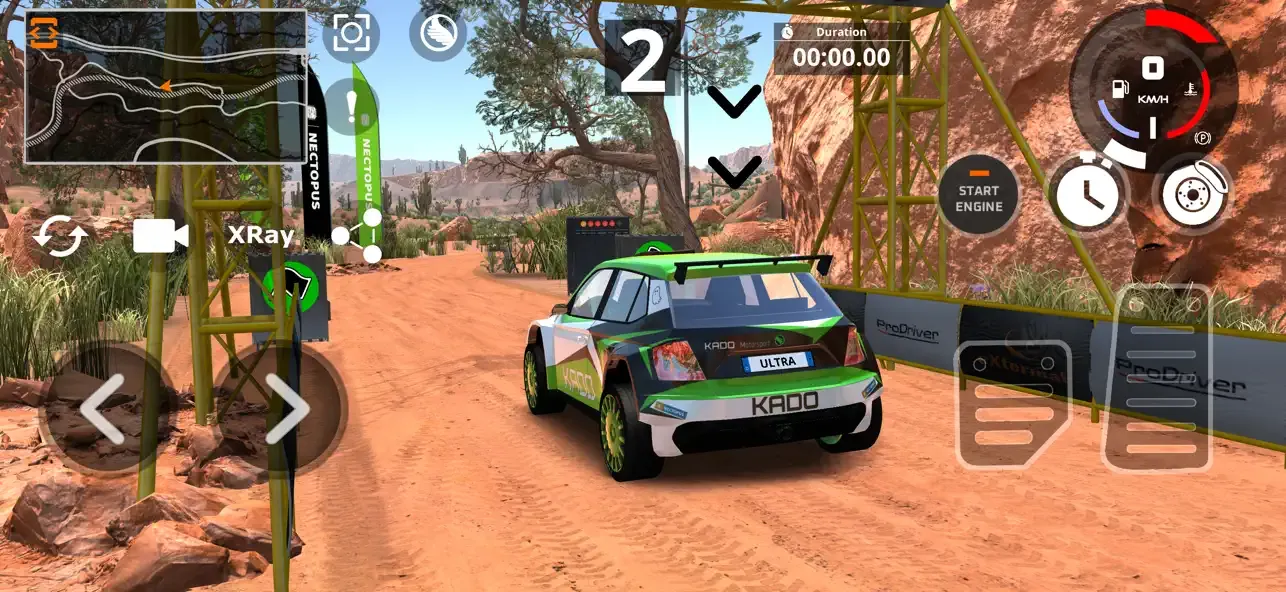Viewport: 1286px width, 592px height.
Task: Toggle the XRay view
Action: [261, 236]
